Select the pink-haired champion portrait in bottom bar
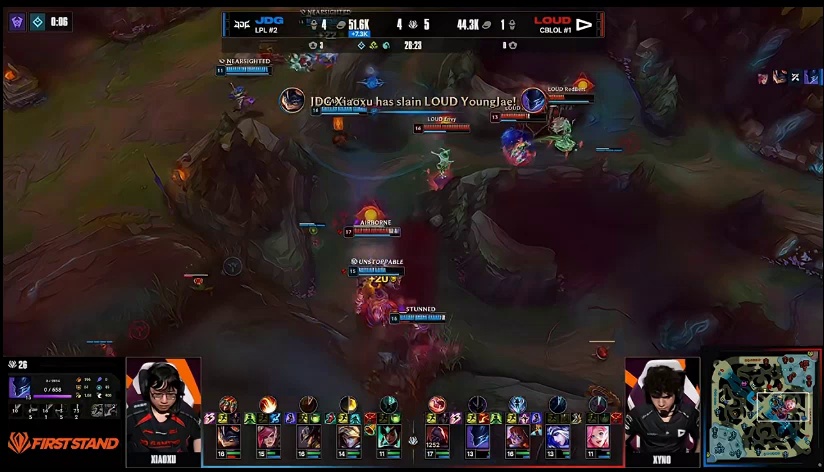Screen dimensions: 824x472 coord(598,437)
